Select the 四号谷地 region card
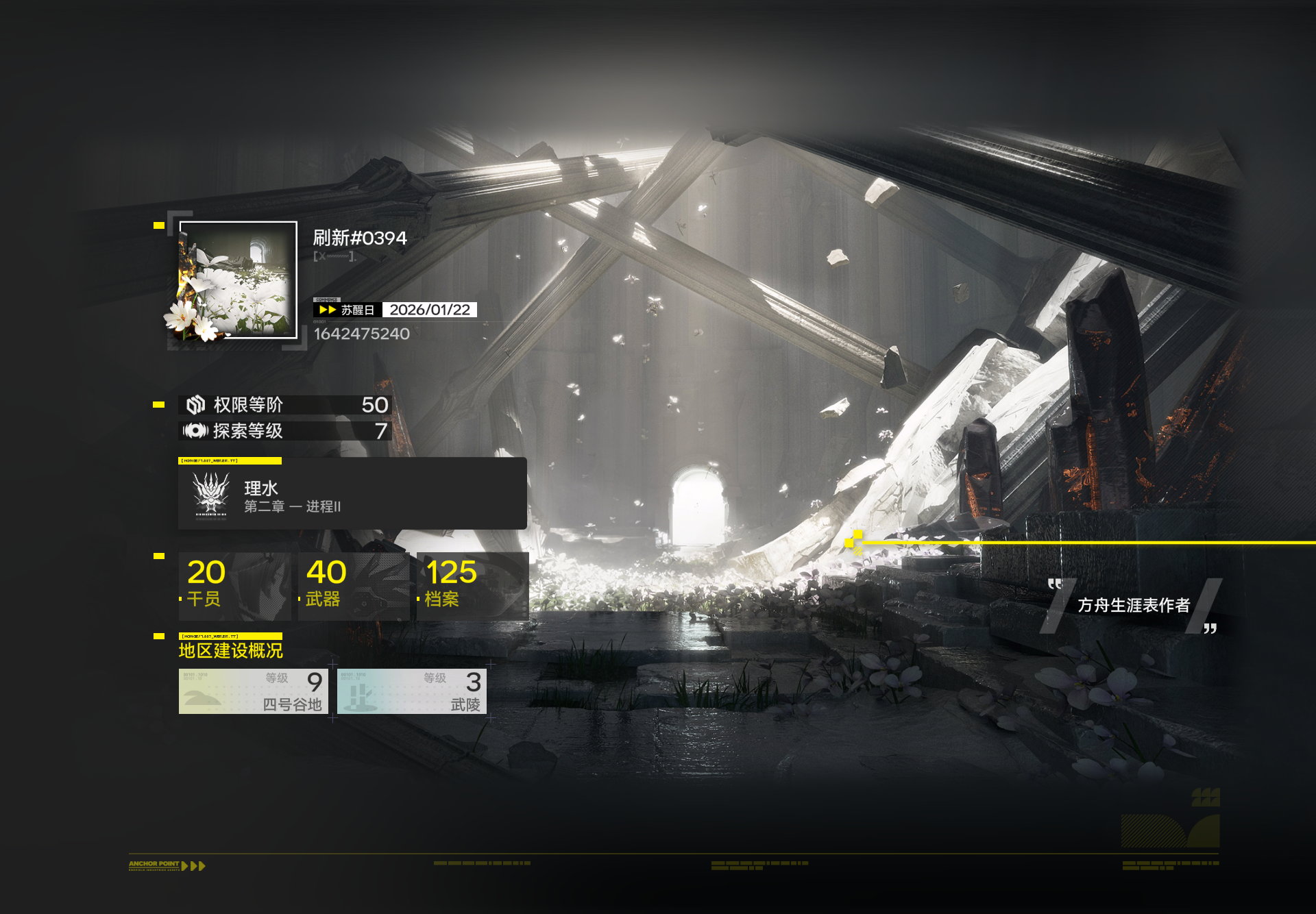Image resolution: width=1316 pixels, height=914 pixels. [253, 691]
